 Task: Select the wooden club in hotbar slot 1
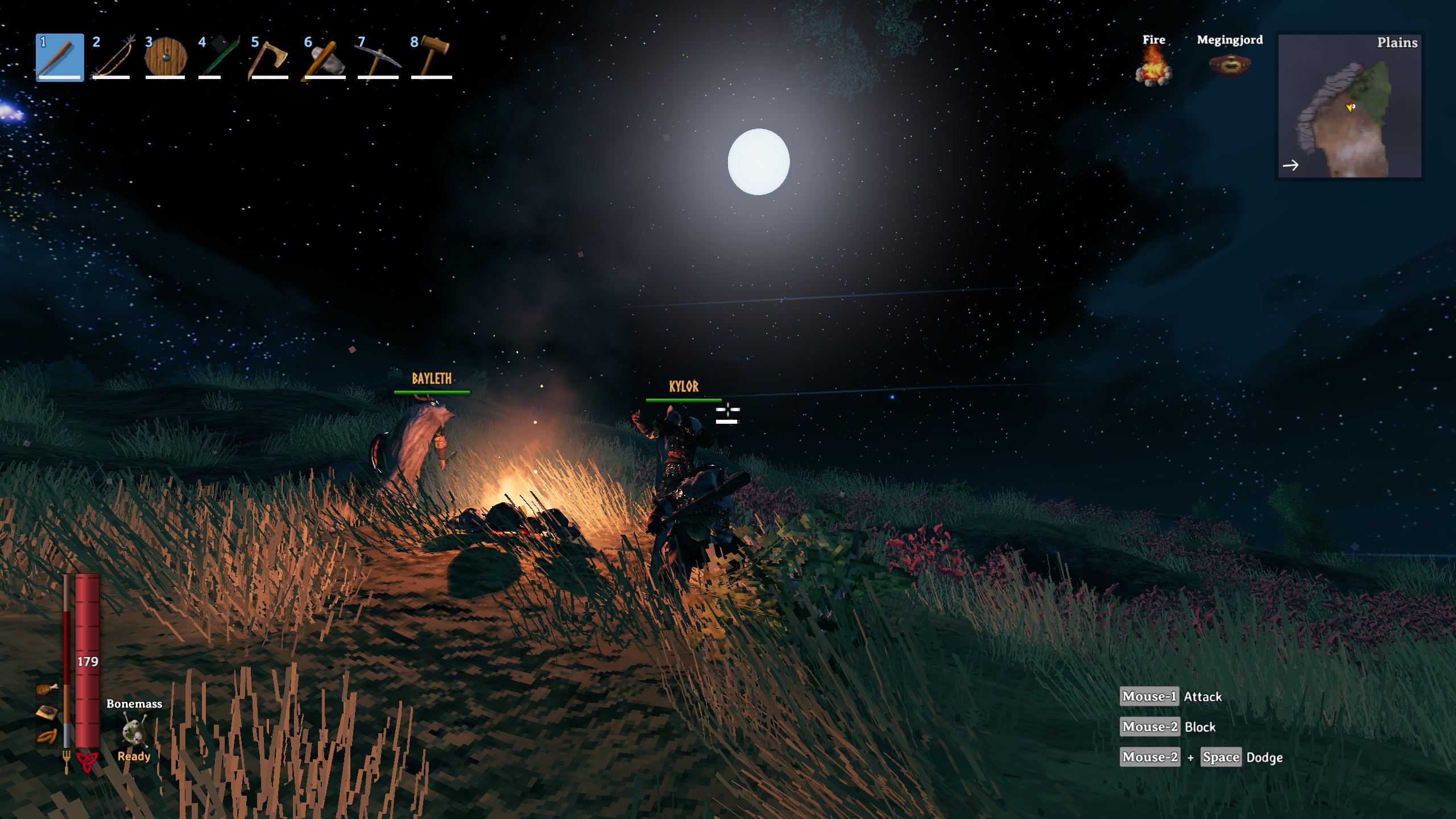(60, 57)
